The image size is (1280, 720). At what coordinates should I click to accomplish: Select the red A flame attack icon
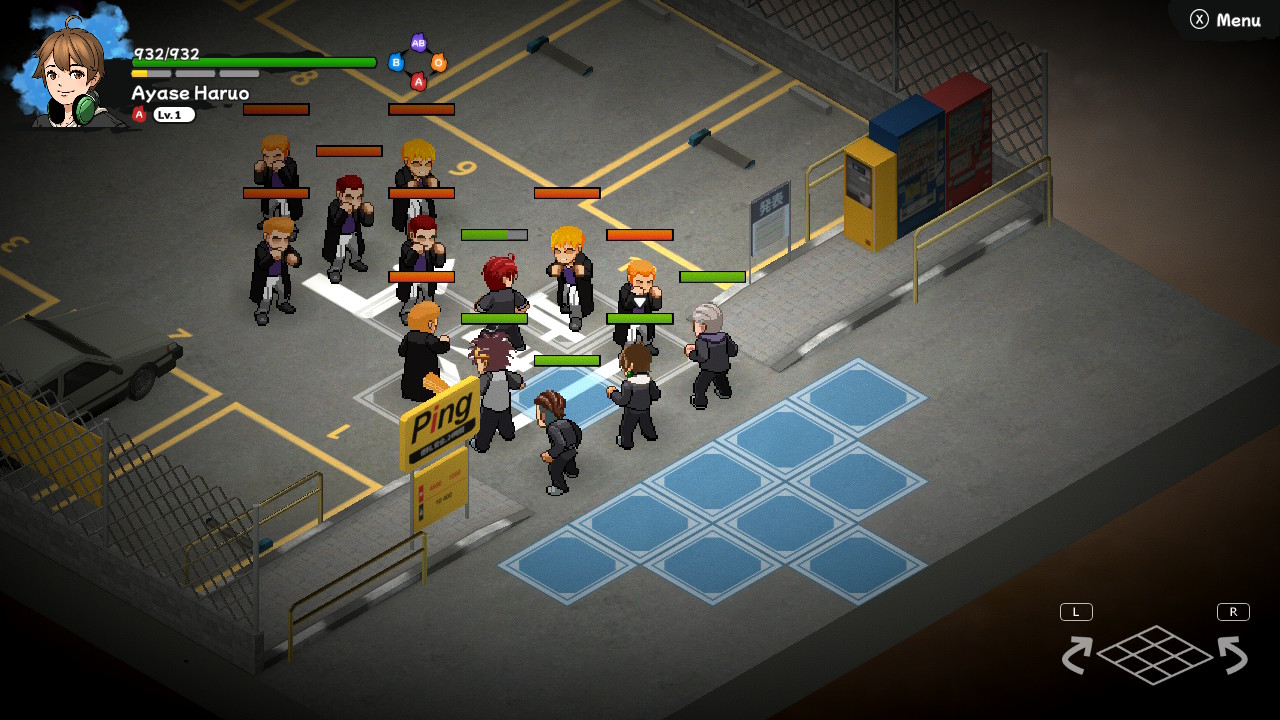[x=419, y=81]
